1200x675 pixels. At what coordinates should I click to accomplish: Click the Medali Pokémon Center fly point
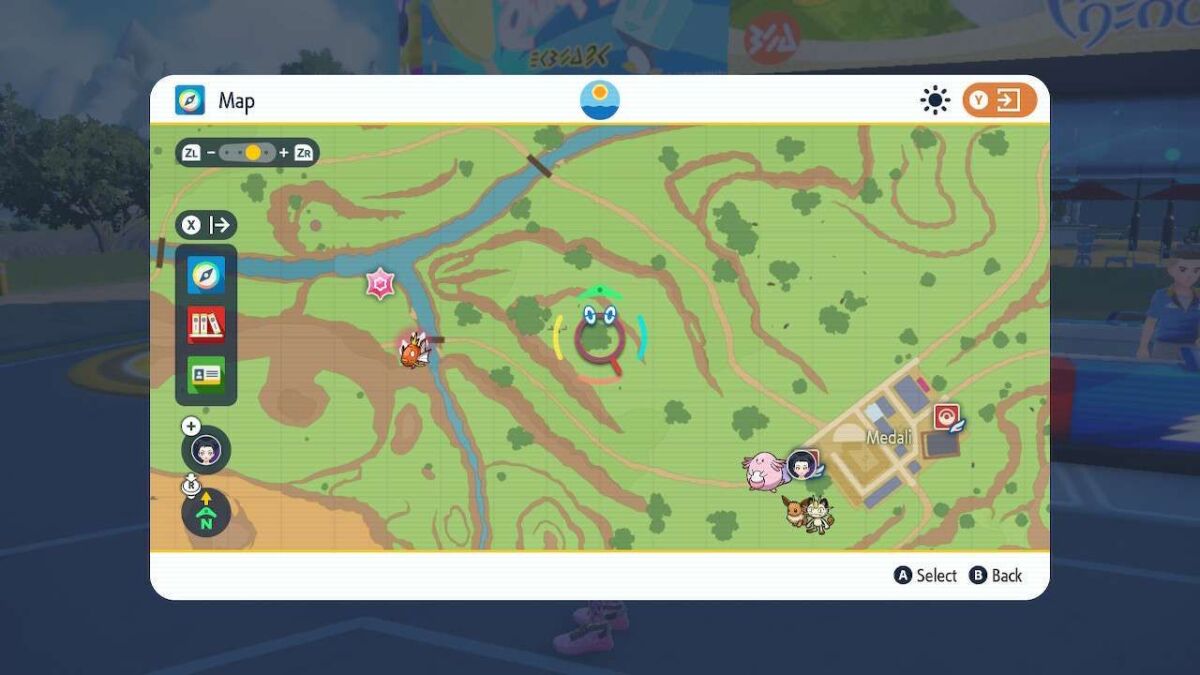945,417
